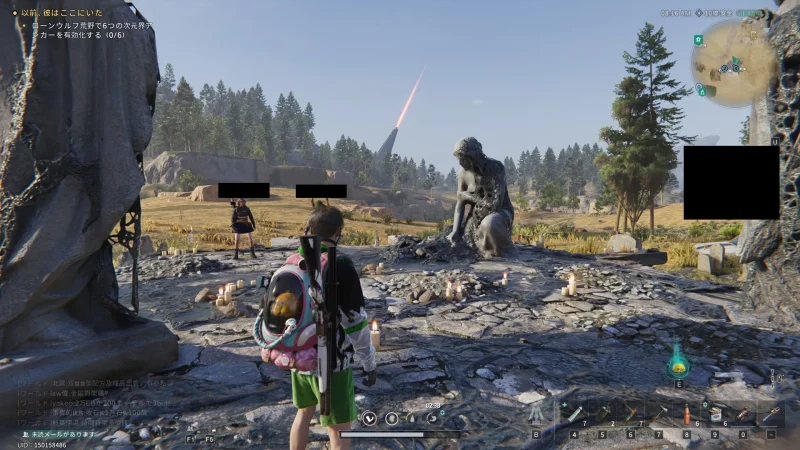Click the build mode tripod icon
800x450 pixels.
537,414
